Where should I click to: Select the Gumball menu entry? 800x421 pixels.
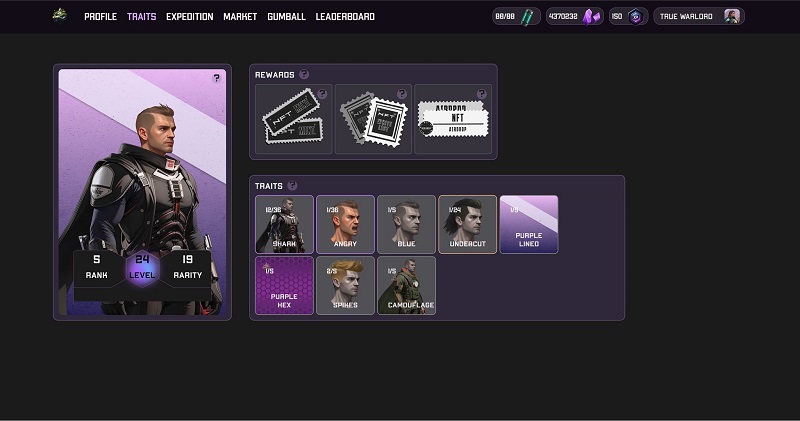pos(286,17)
